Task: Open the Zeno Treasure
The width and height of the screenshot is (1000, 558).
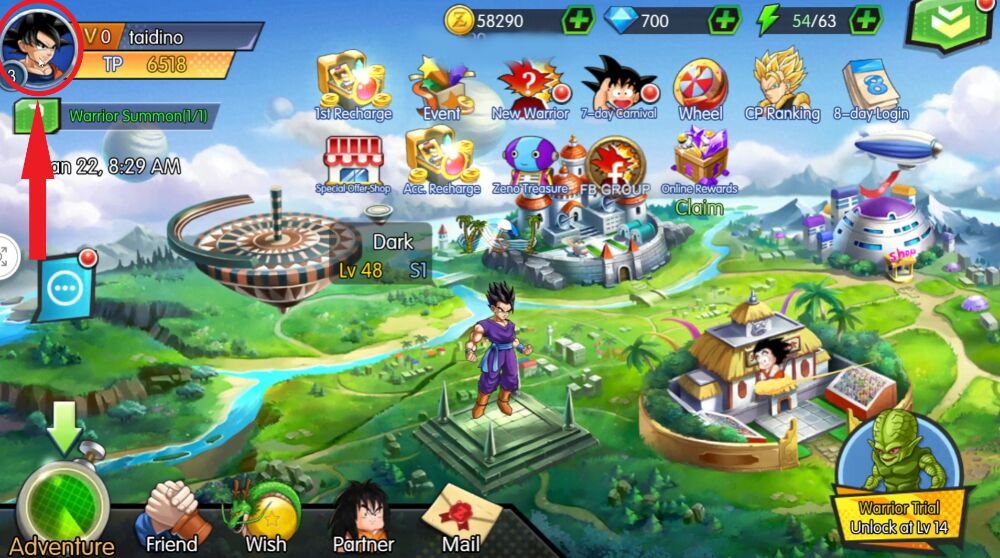Action: (x=530, y=162)
